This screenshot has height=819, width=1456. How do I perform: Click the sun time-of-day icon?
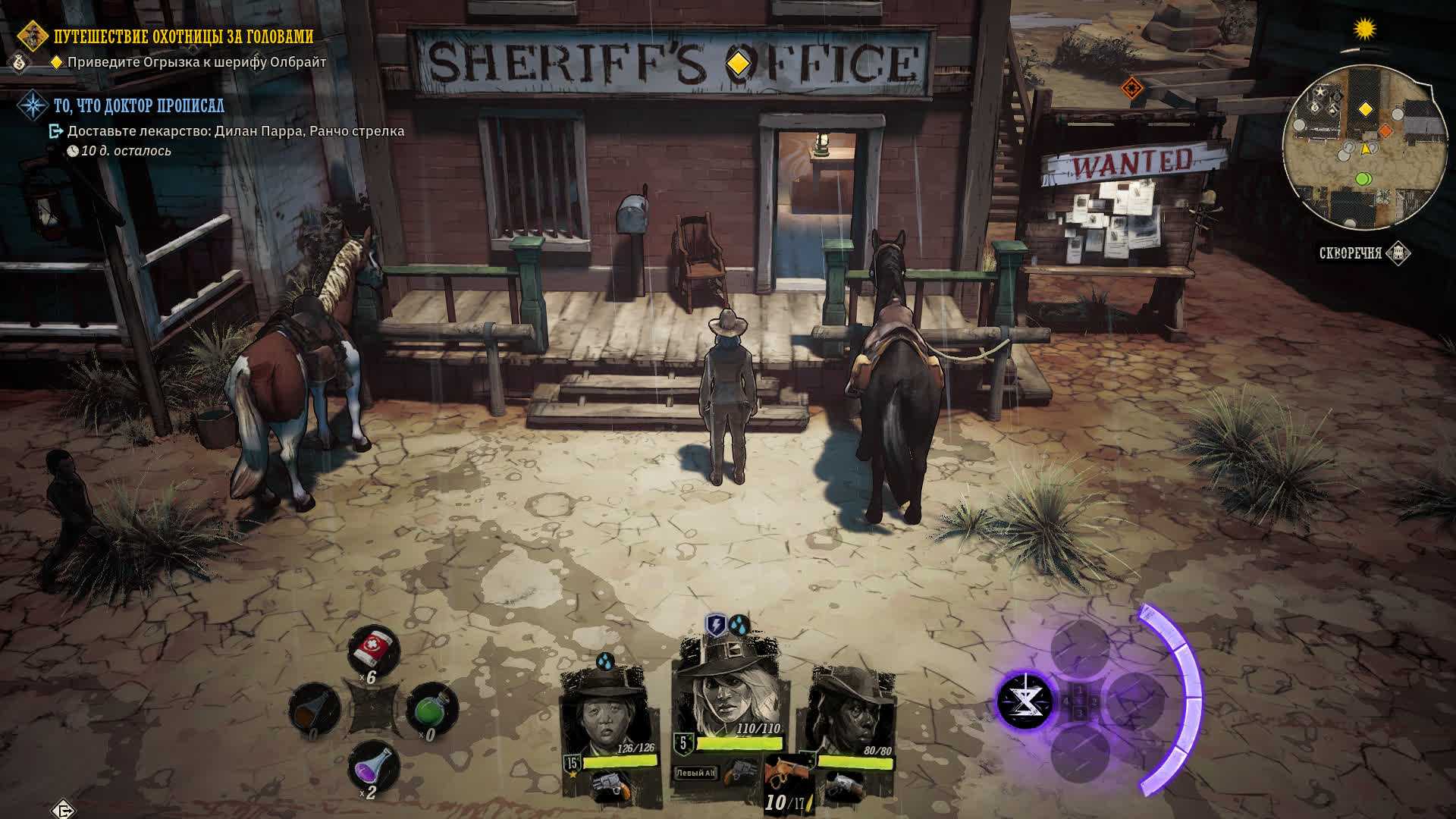1365,30
